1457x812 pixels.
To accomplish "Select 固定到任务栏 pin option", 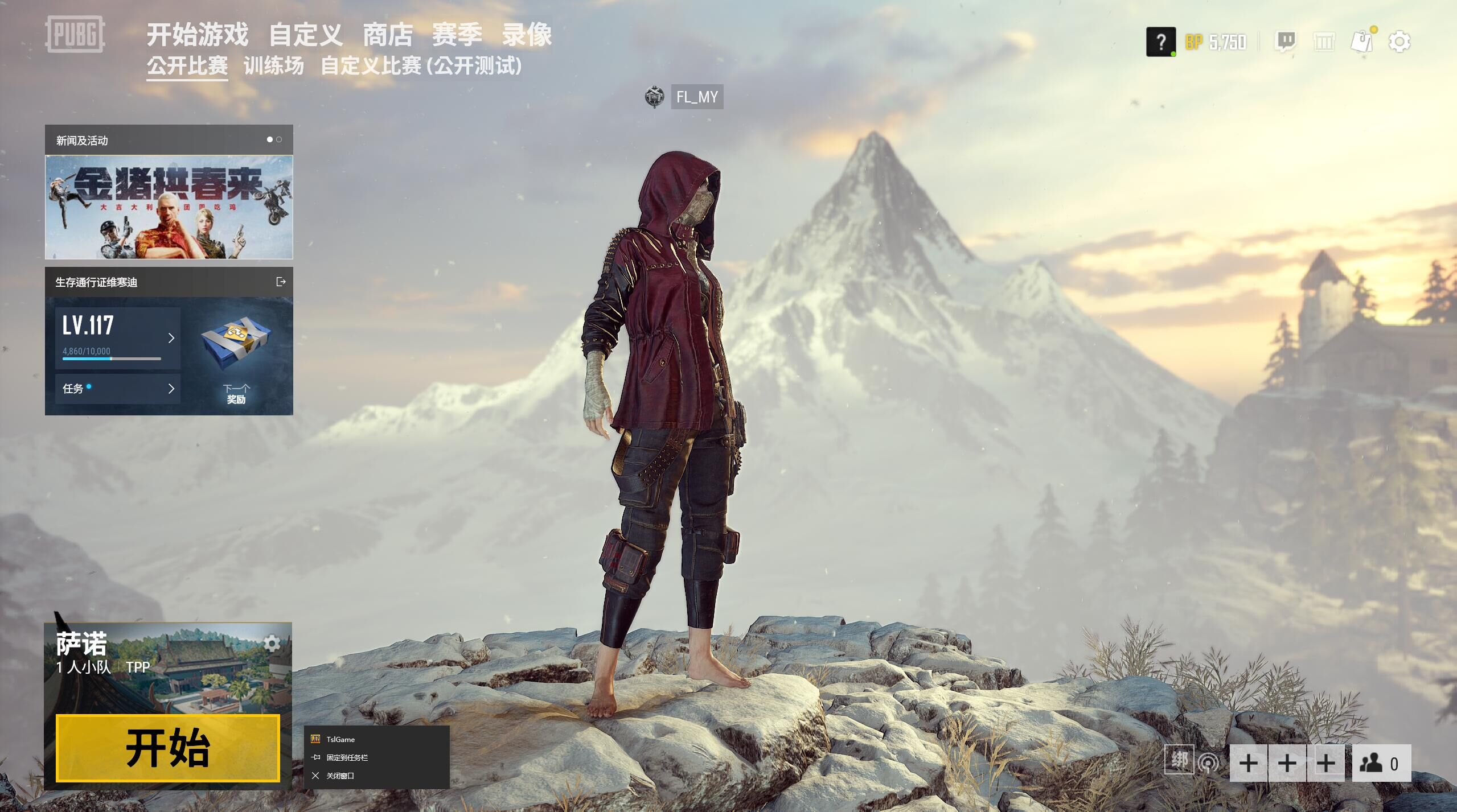I will [x=347, y=757].
